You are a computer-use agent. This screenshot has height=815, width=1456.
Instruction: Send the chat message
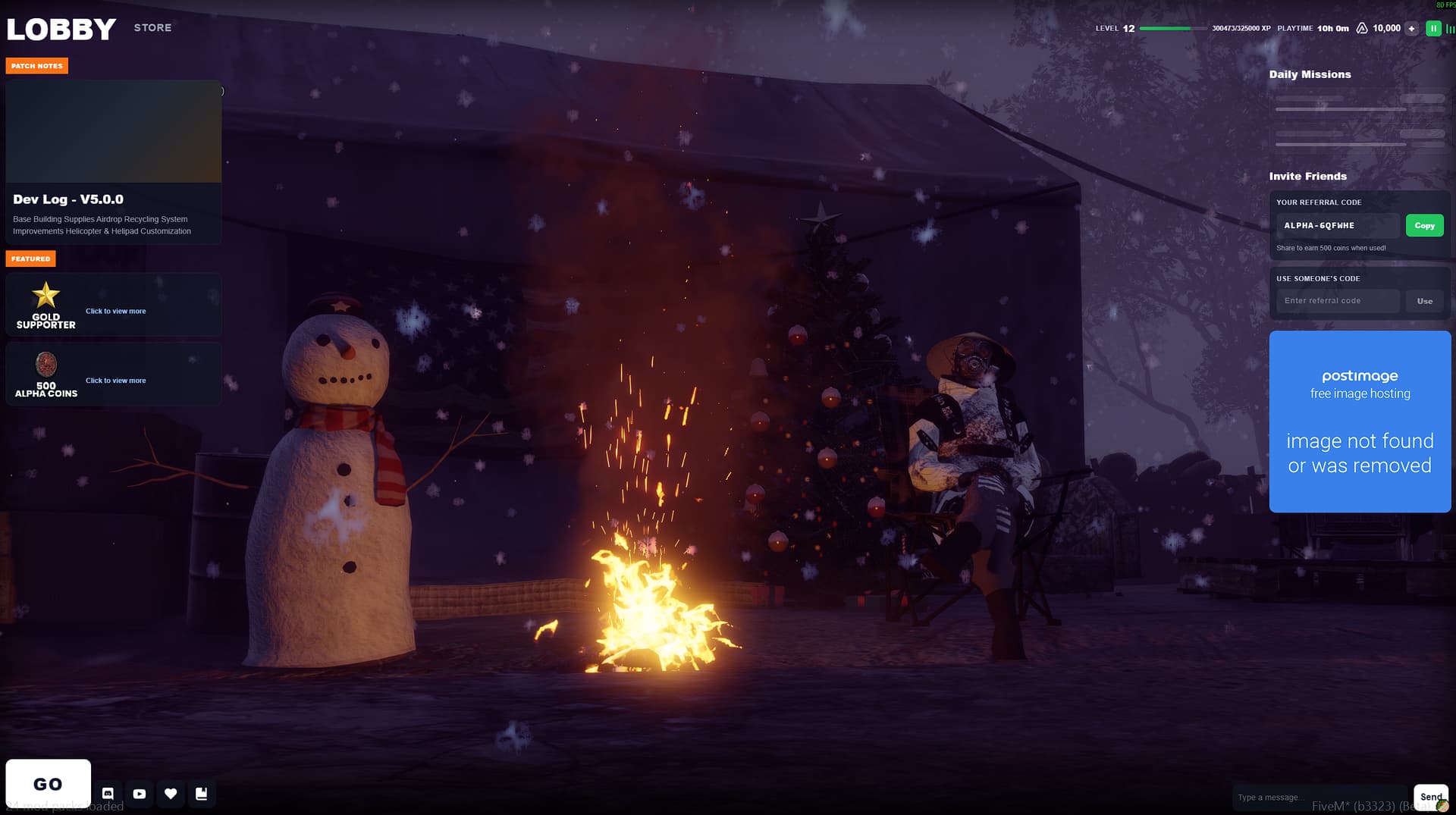point(1430,797)
